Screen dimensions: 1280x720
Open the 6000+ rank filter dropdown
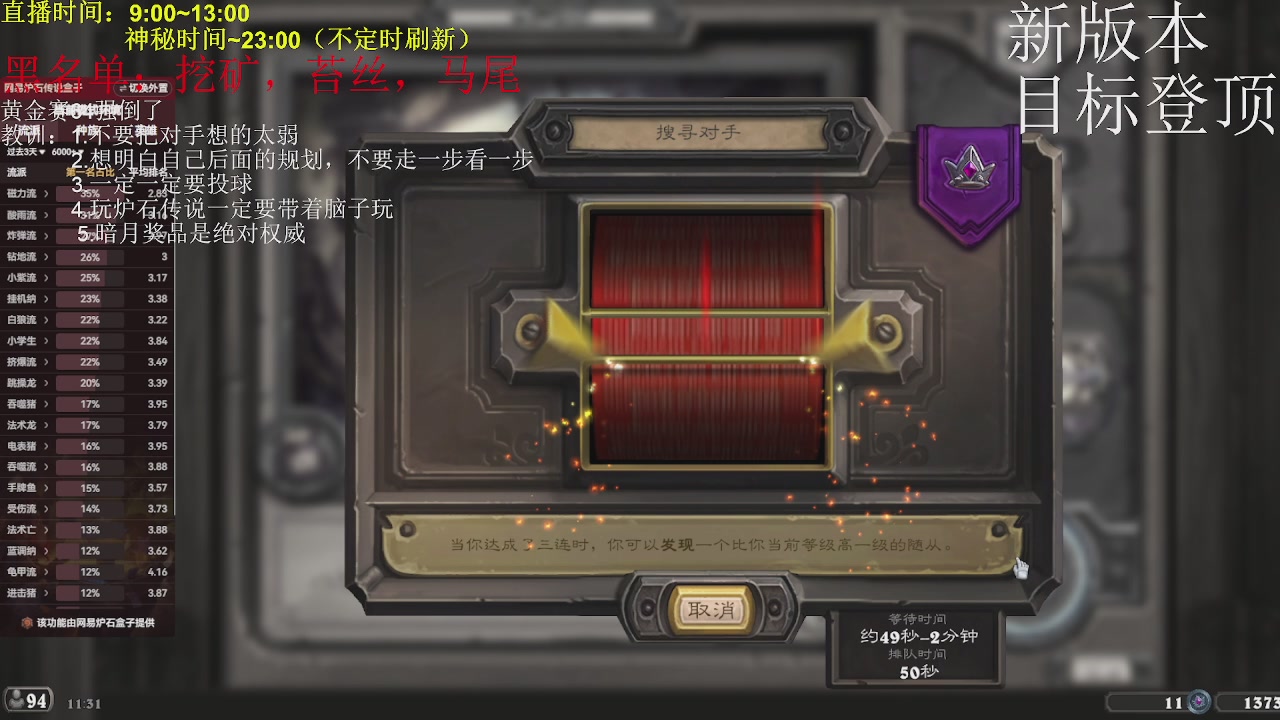[x=66, y=151]
